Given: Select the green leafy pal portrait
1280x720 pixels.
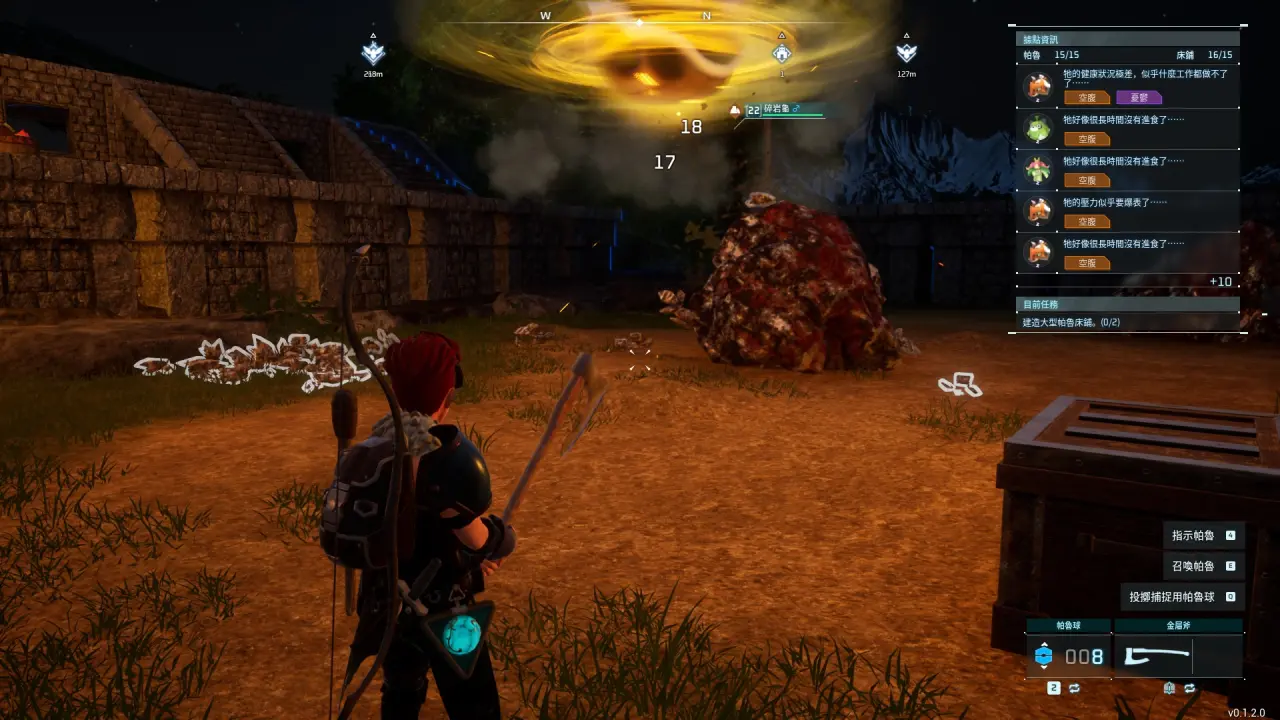Looking at the screenshot, I should (x=1035, y=128).
